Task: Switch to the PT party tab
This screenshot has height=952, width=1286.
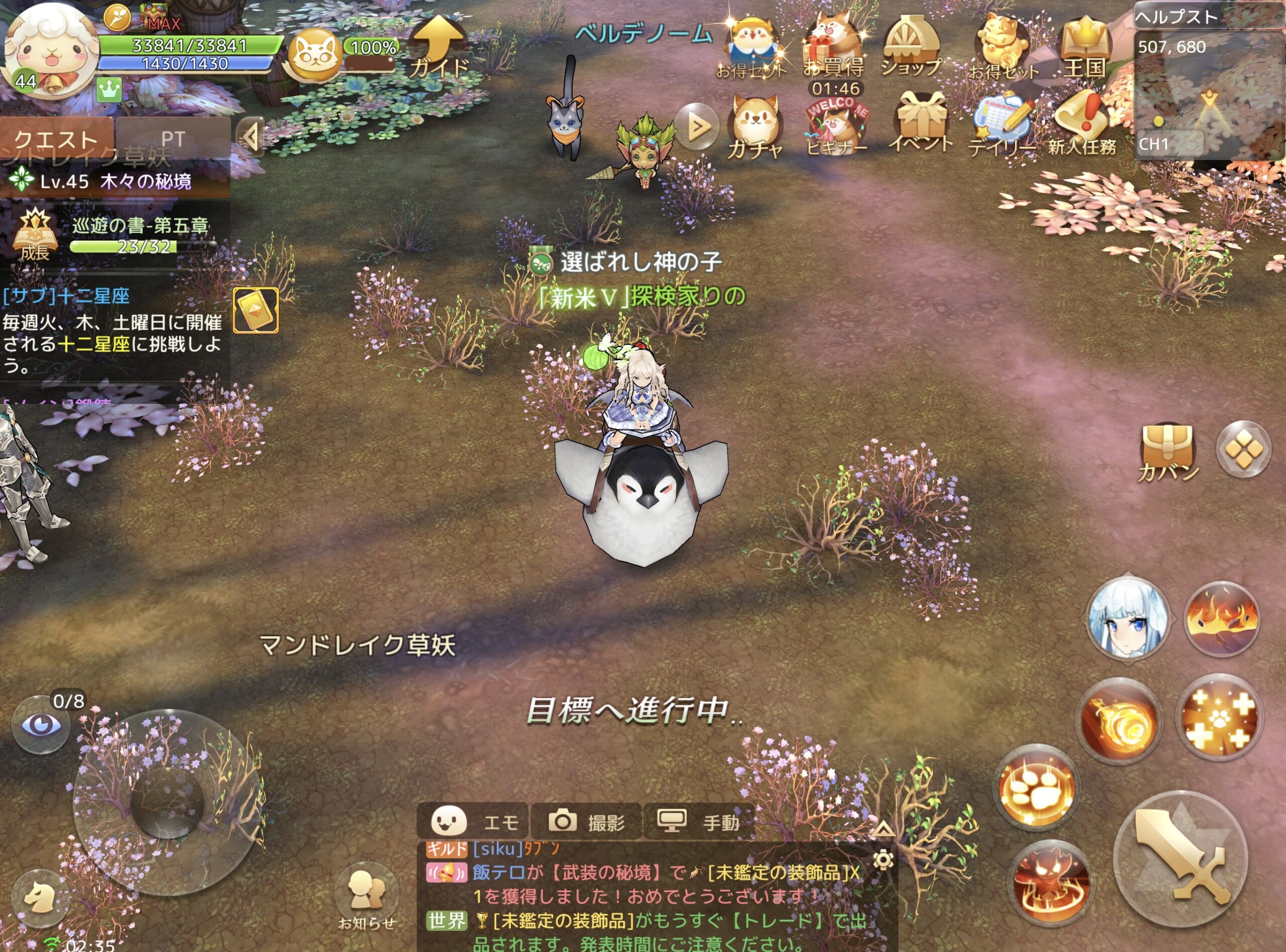Action: click(x=172, y=138)
